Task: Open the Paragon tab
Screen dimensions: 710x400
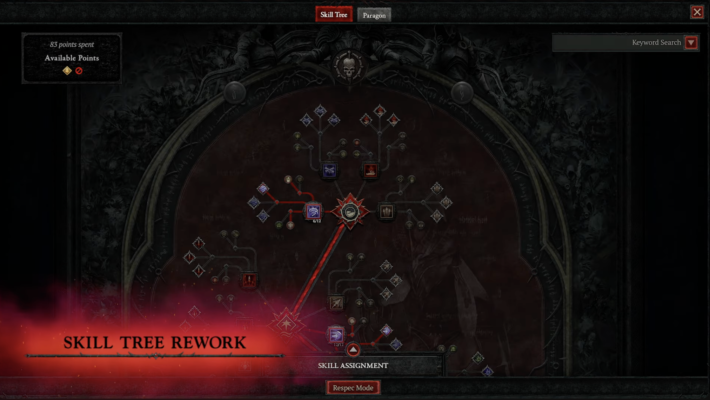Action: tap(374, 14)
